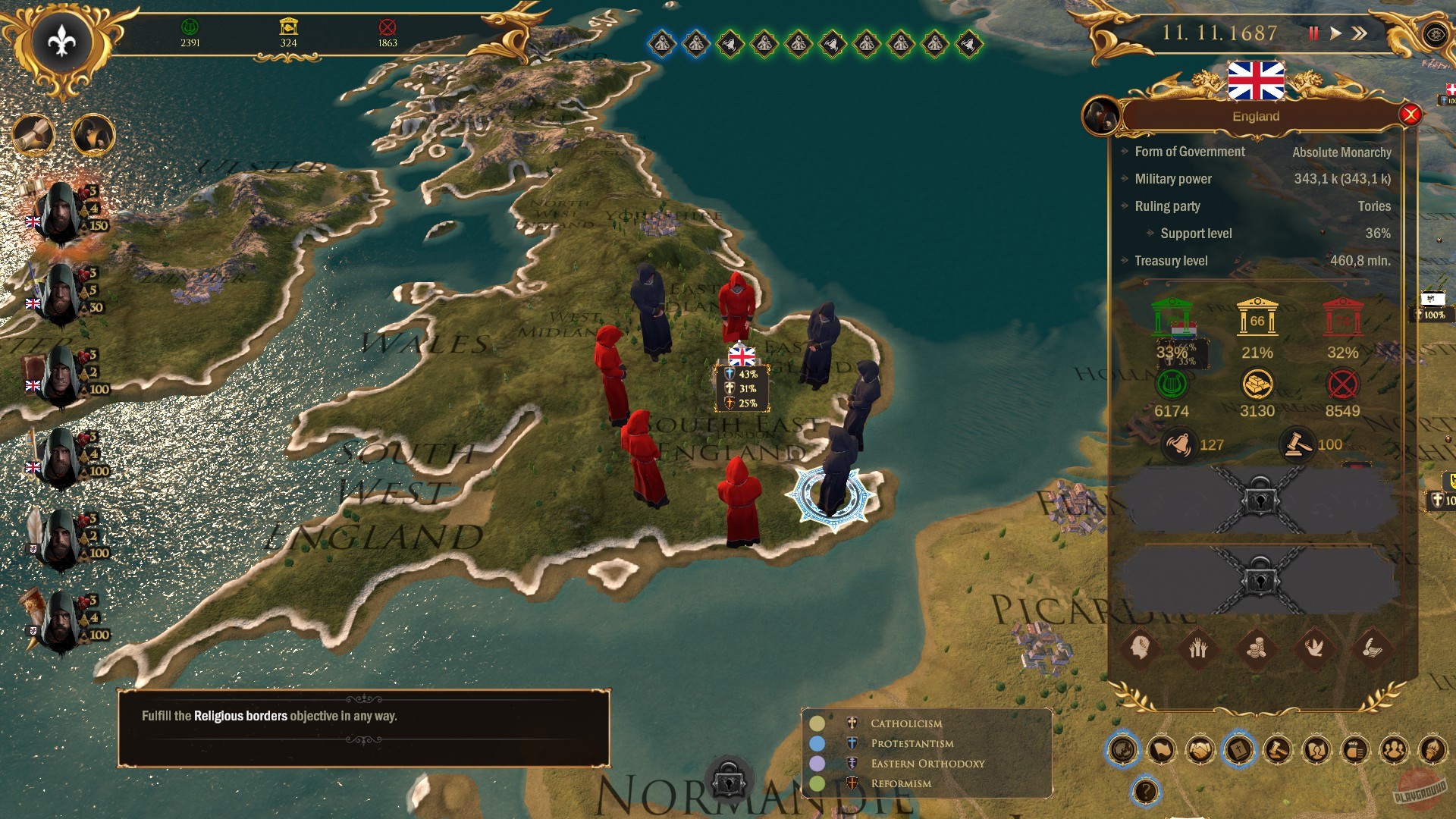The height and width of the screenshot is (819, 1456).
Task: Select the Catholicism legend entry
Action: (x=905, y=723)
